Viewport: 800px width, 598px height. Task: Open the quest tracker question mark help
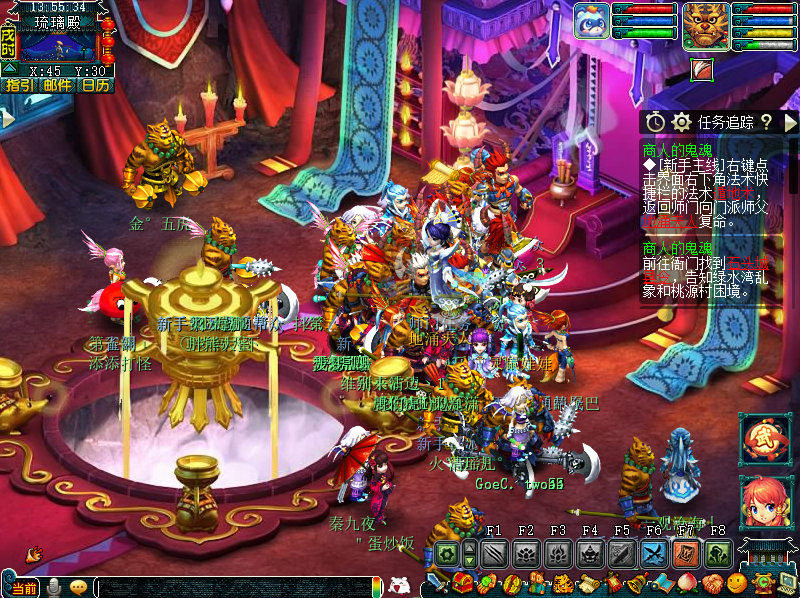tap(766, 122)
